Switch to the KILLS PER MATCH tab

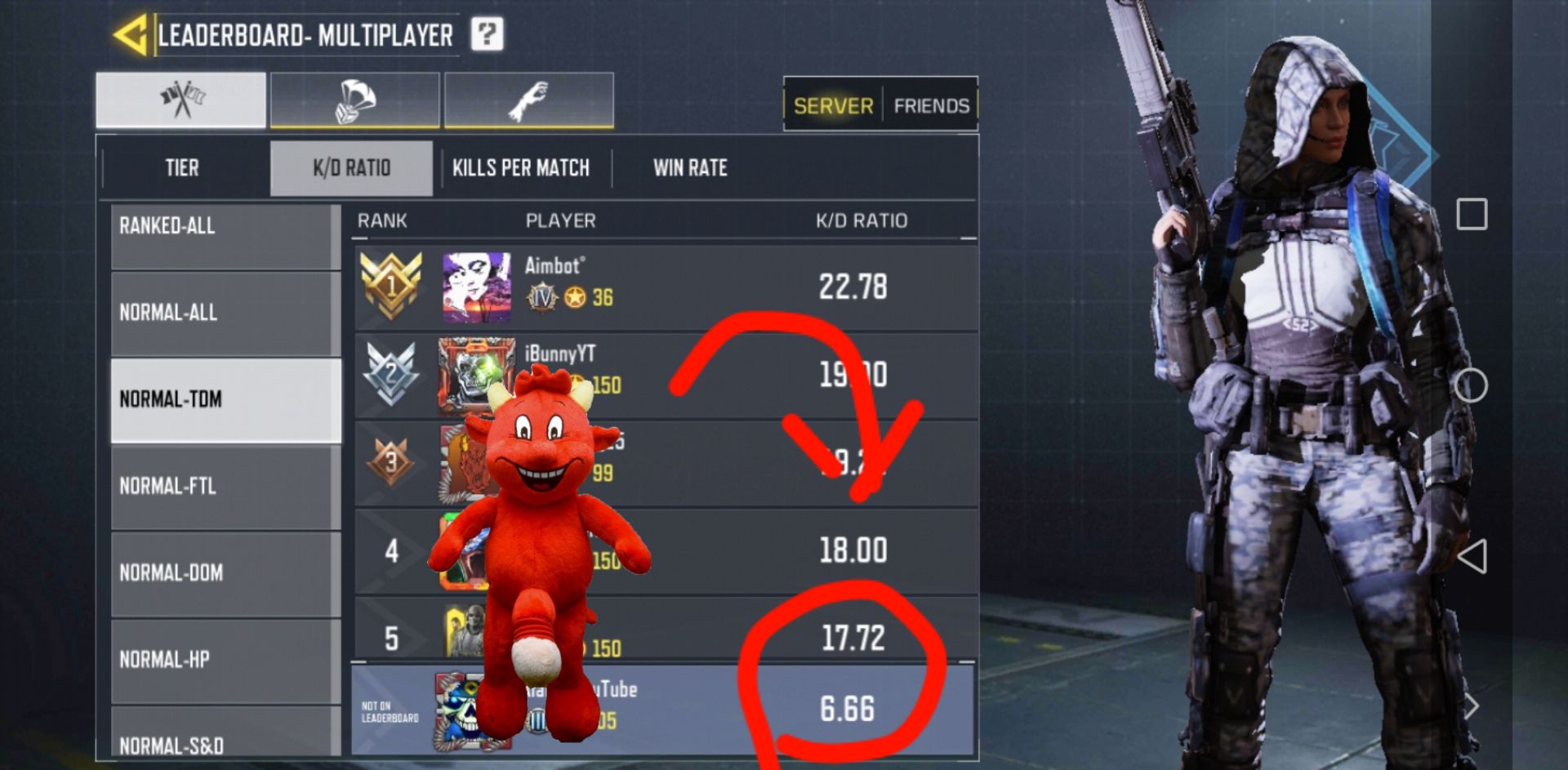[521, 167]
